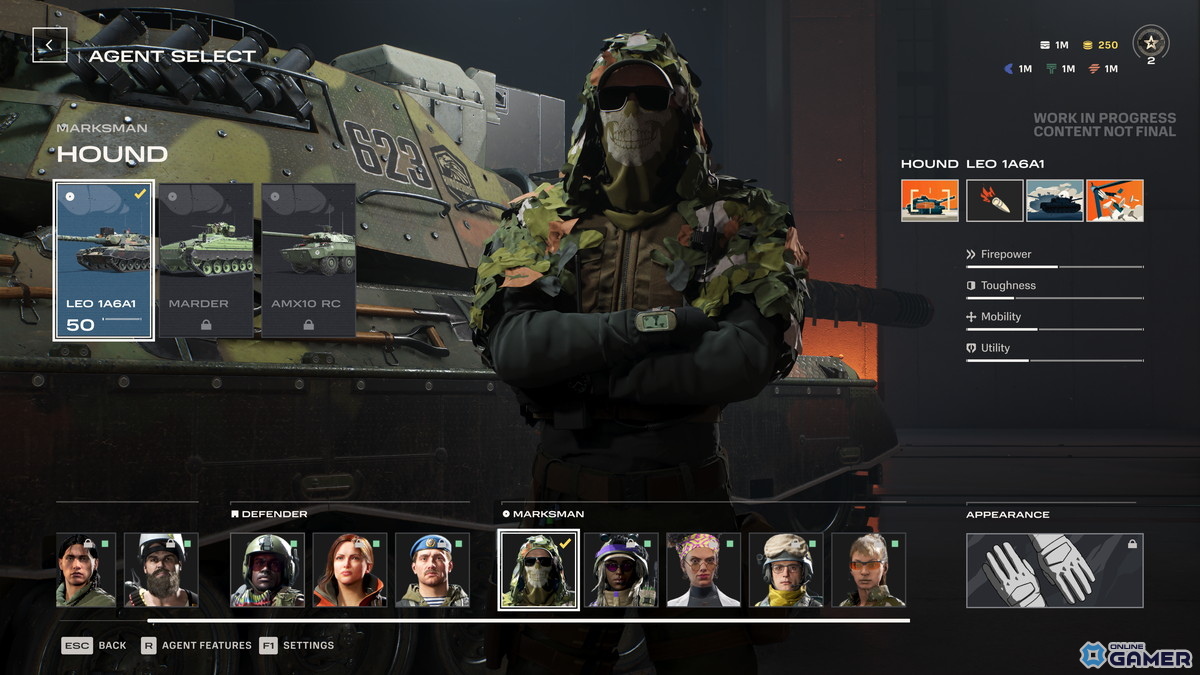Select the Hound ghillie-masked agent portrait
Screen dimensions: 1200x675
(x=538, y=570)
